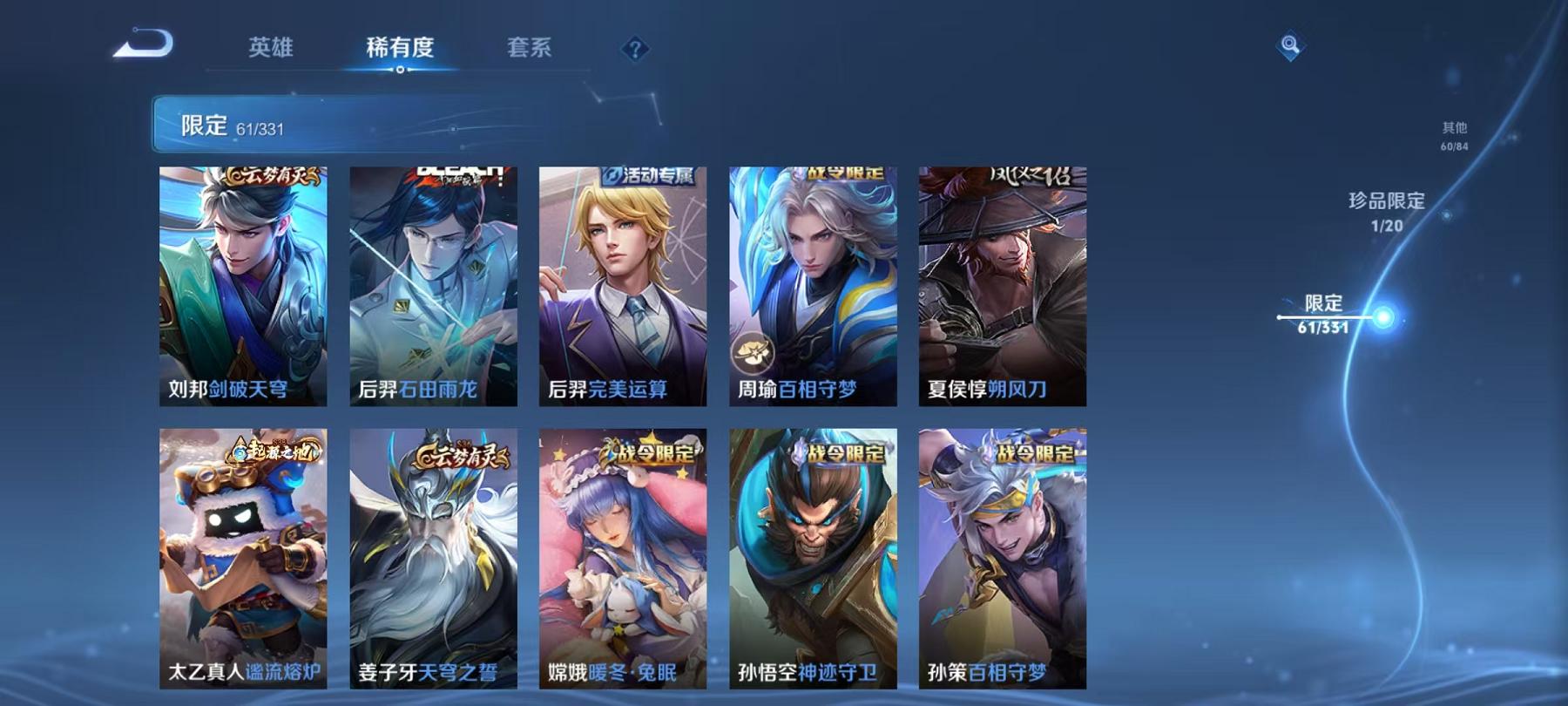Viewport: 1568px width, 706px height.
Task: Switch to the 英雄 tab
Action: [272, 50]
